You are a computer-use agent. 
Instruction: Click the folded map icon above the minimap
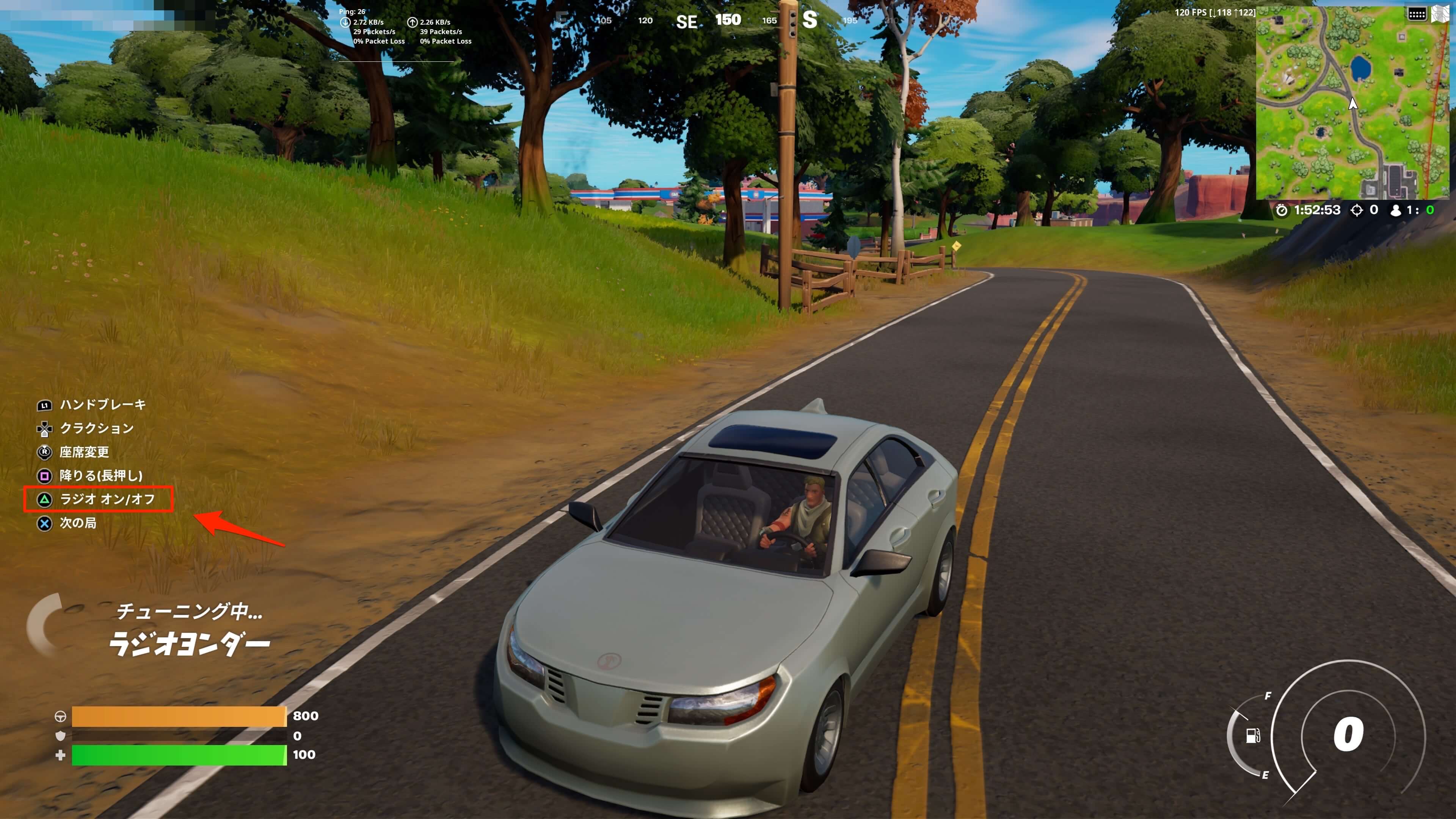click(1440, 14)
